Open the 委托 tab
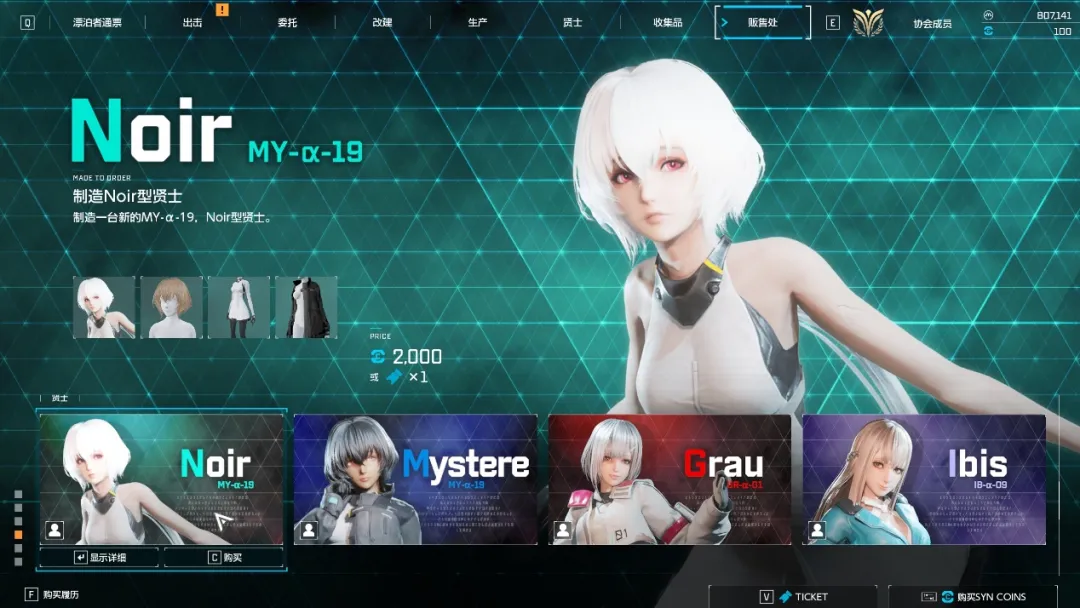 pos(287,22)
